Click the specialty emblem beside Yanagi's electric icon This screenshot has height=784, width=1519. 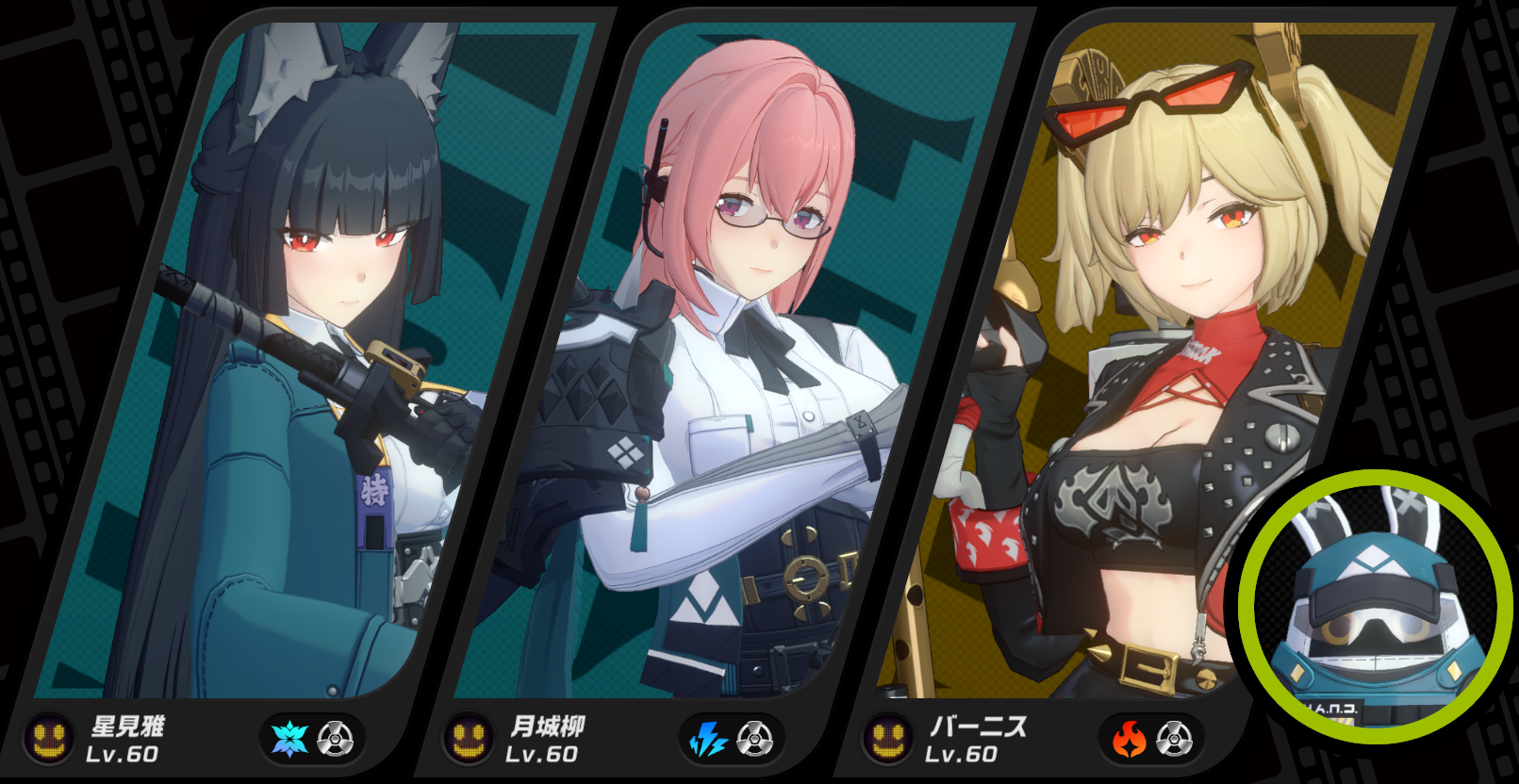pos(755,739)
